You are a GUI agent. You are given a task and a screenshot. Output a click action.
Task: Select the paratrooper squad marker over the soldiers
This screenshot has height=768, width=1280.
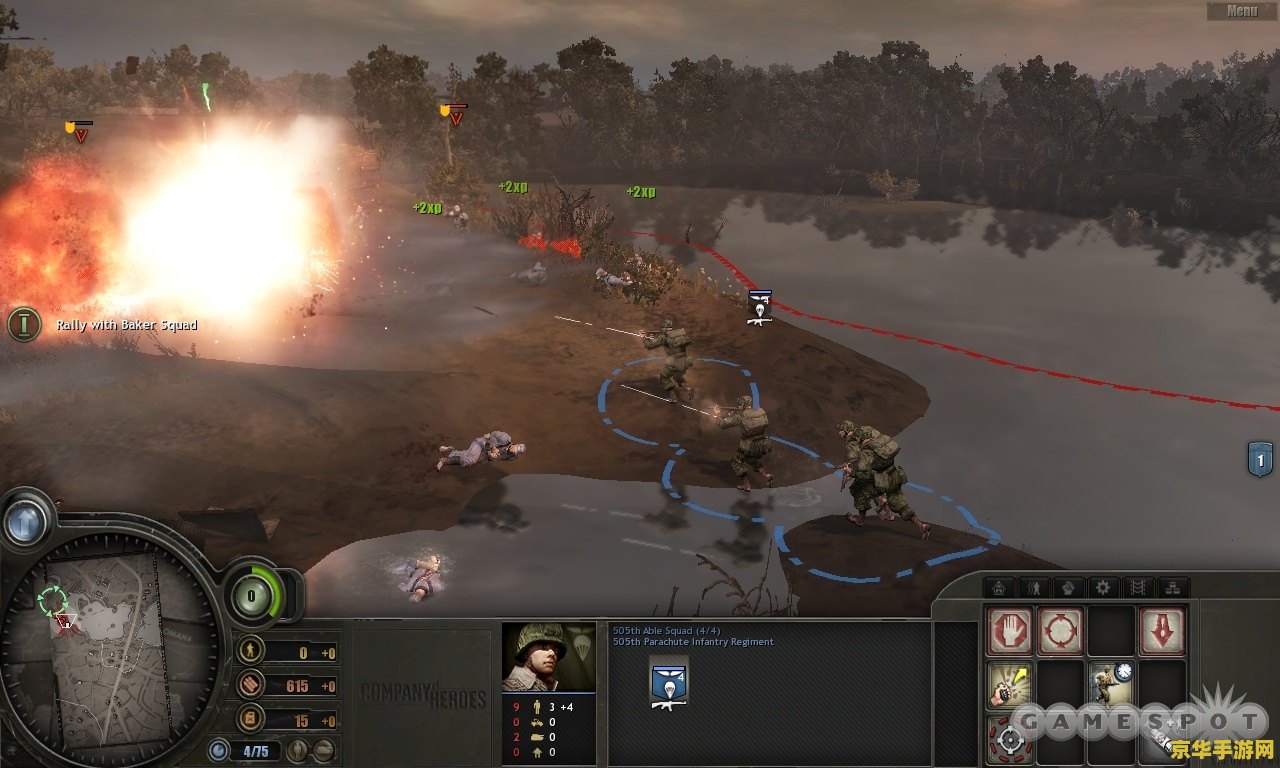tap(759, 308)
